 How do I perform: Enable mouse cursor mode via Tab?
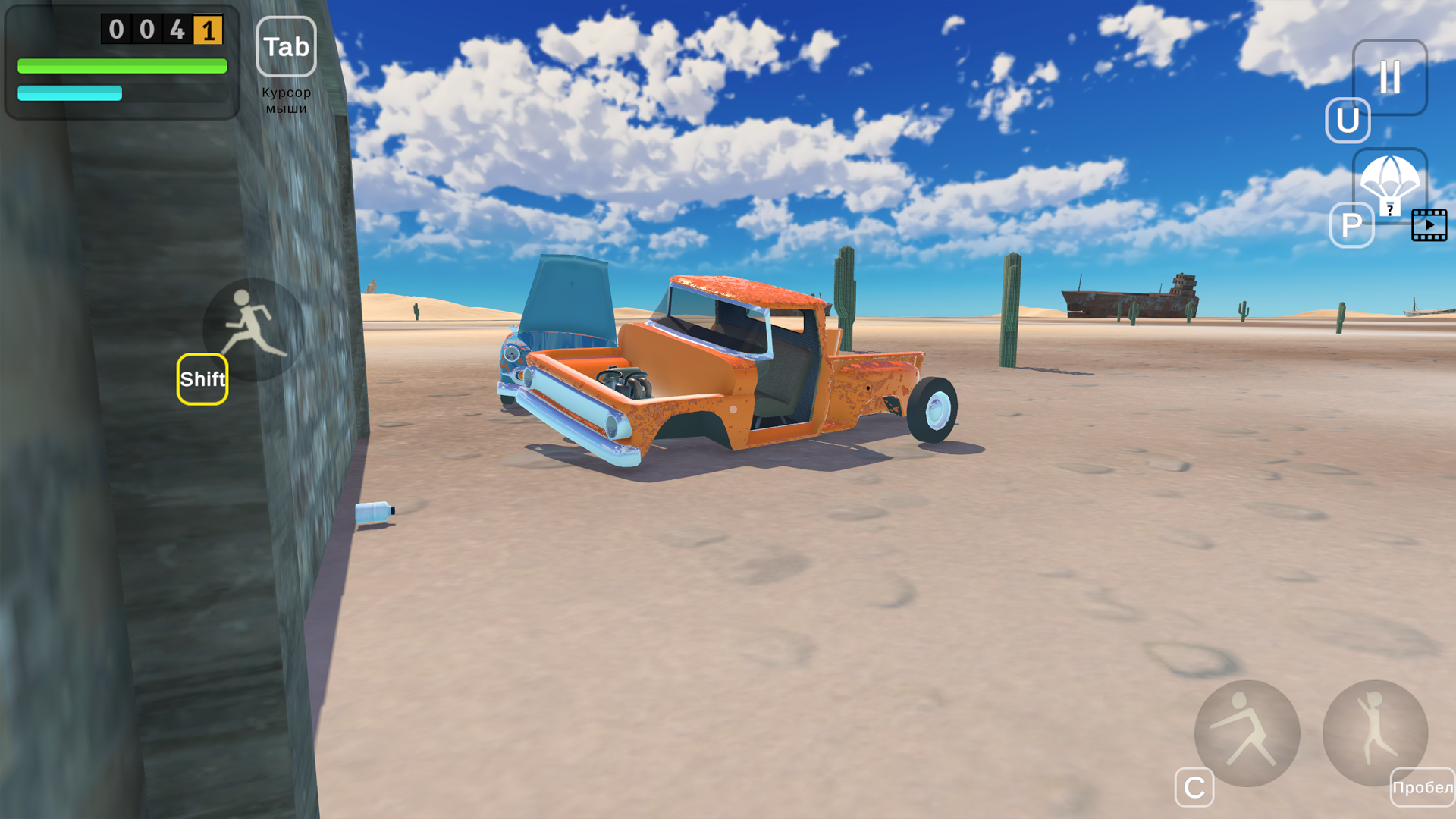[286, 47]
